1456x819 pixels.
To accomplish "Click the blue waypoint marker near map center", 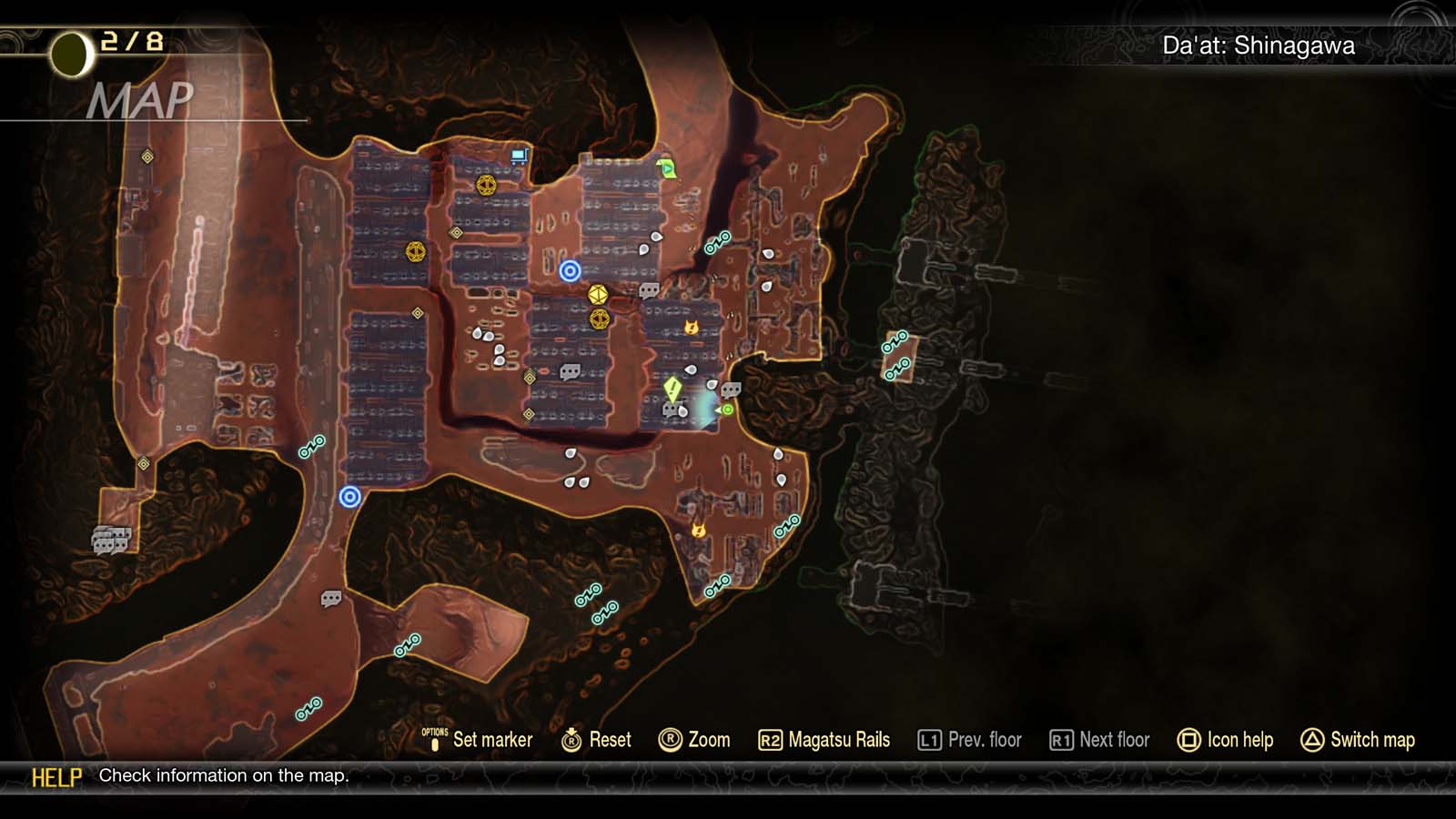I will click(570, 268).
